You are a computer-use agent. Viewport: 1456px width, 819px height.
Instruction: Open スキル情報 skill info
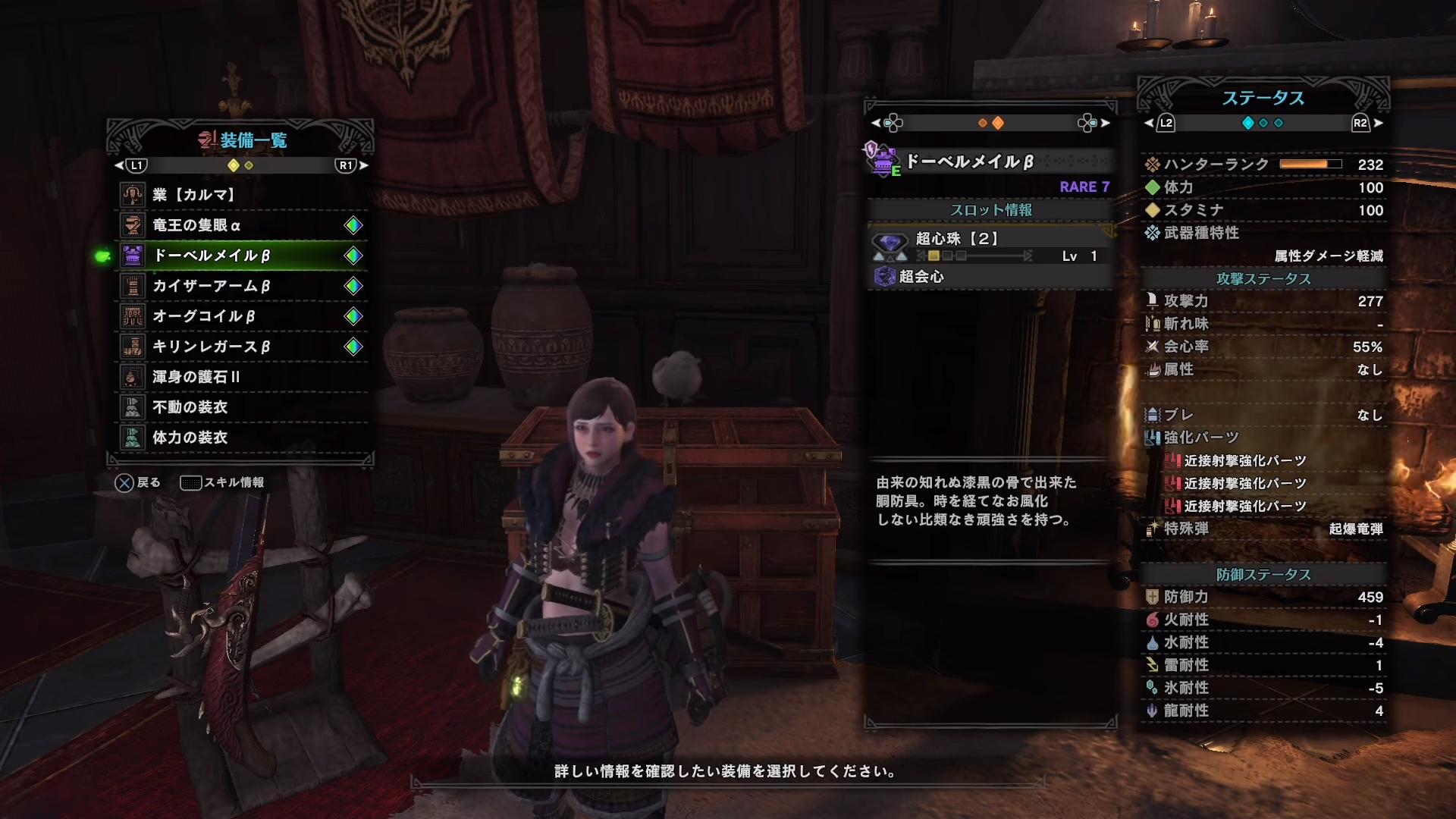(x=222, y=482)
